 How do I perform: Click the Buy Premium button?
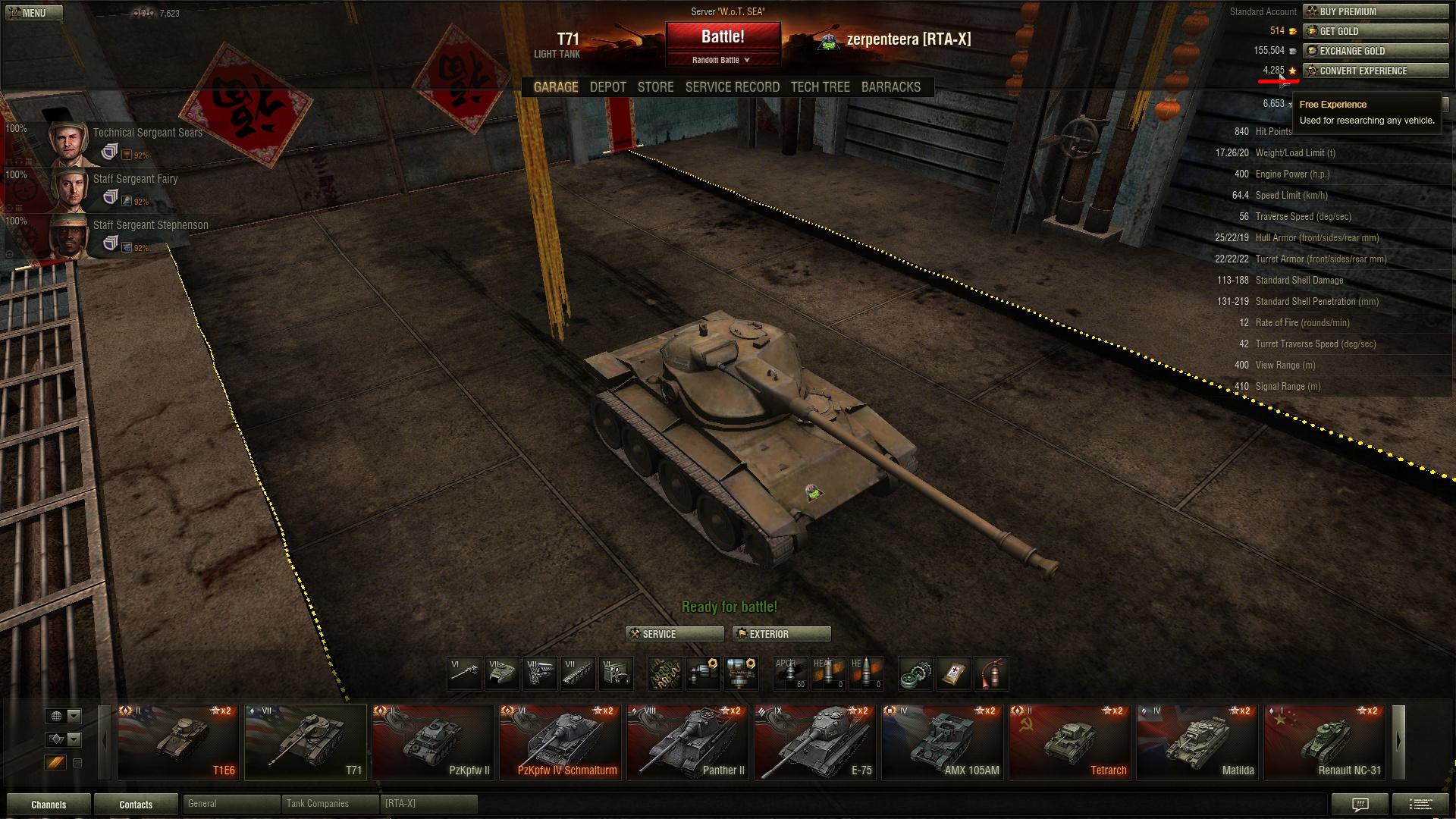(1375, 11)
